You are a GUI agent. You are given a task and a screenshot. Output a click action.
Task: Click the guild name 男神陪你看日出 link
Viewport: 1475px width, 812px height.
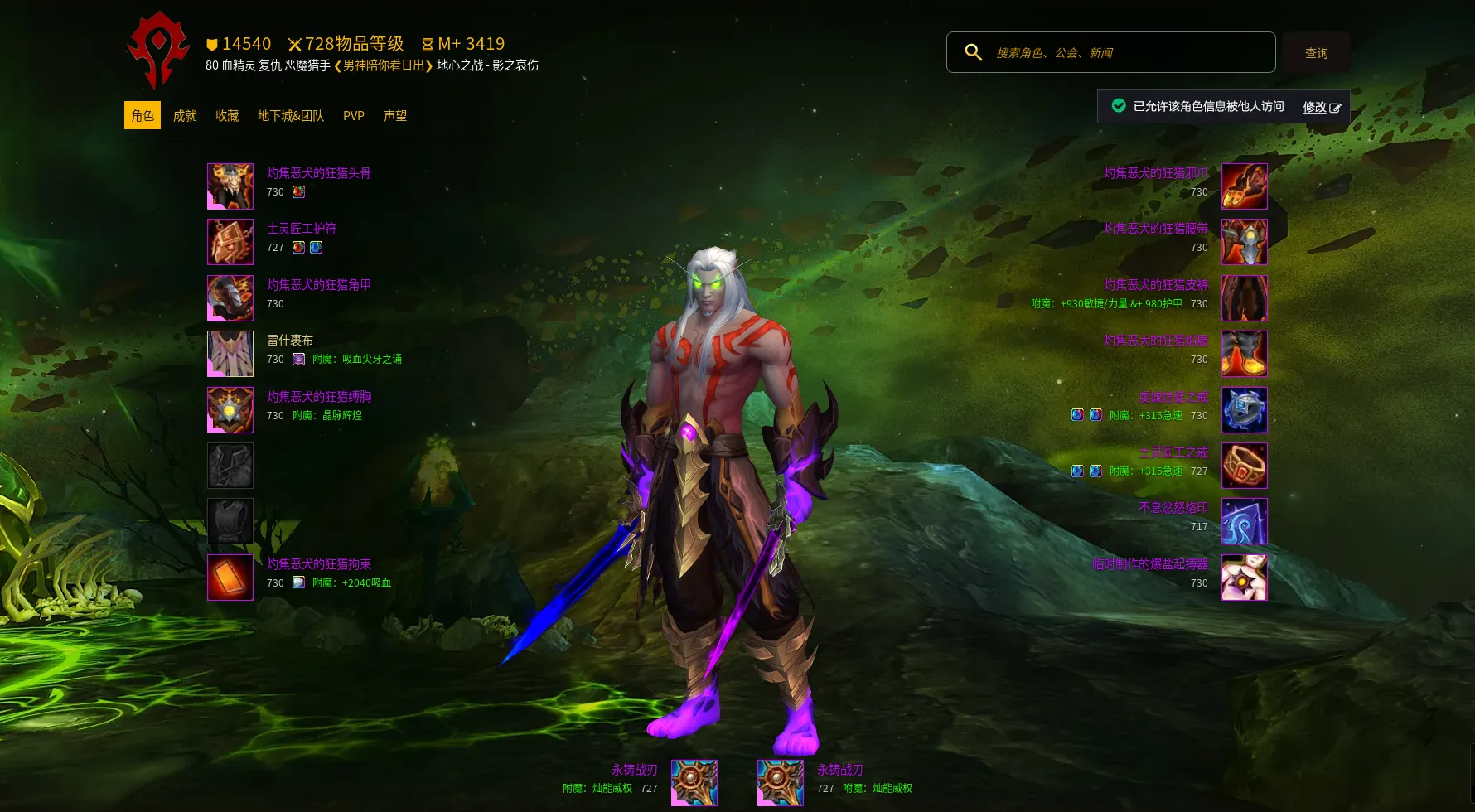click(384, 65)
